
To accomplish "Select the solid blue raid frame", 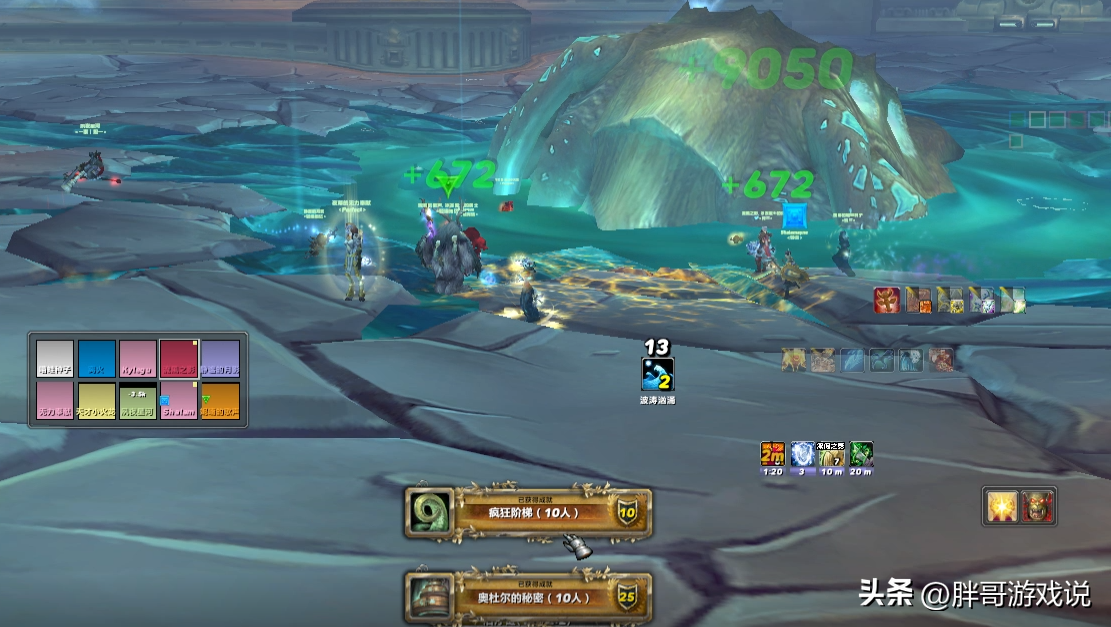I will coord(97,359).
